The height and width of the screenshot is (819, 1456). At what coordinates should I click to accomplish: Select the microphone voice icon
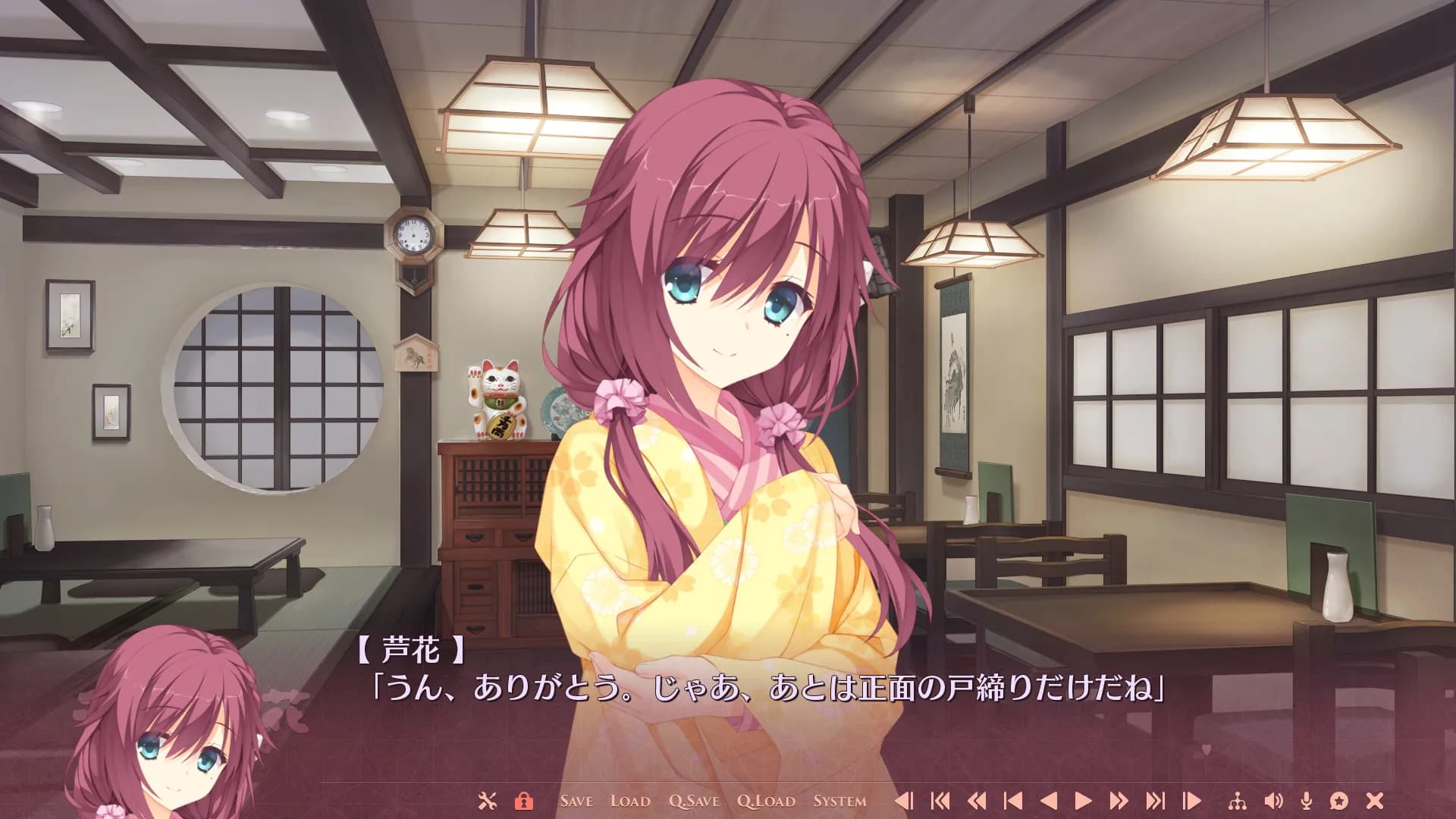(1306, 800)
